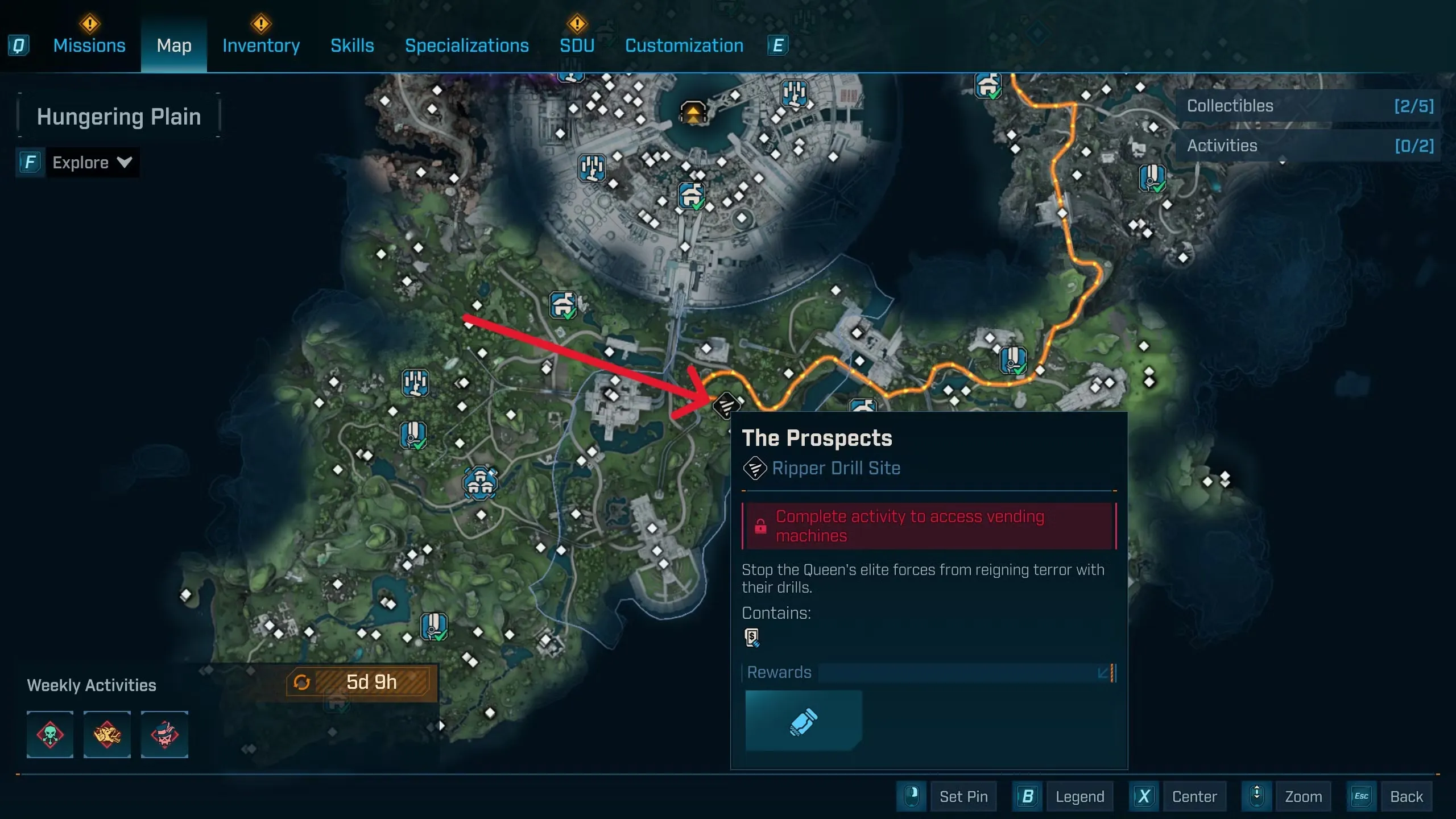1456x819 pixels.
Task: Click the yellow fast-travel marker in the city
Action: (693, 113)
